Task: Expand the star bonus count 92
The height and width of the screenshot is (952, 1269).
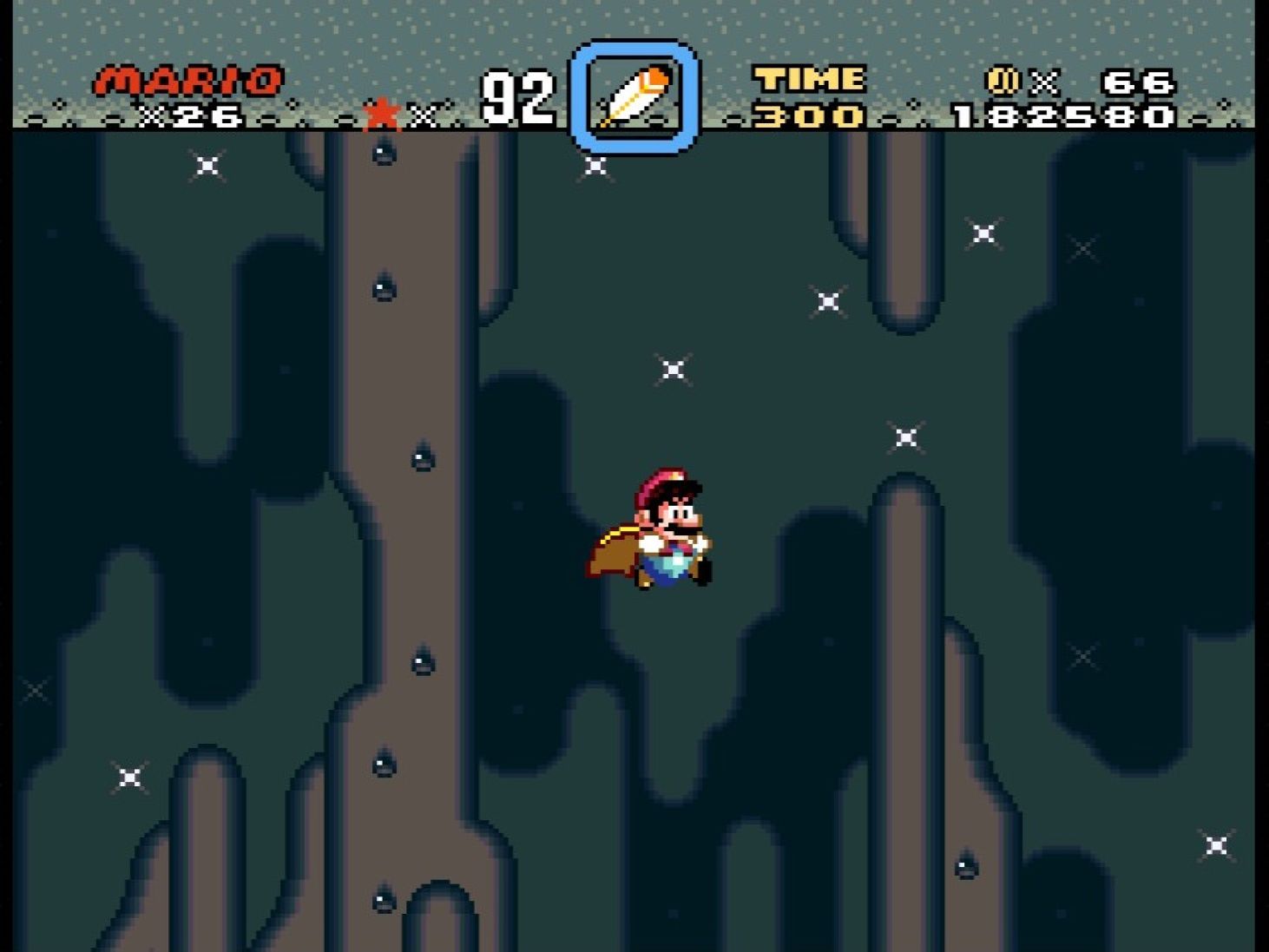Action: click(520, 95)
